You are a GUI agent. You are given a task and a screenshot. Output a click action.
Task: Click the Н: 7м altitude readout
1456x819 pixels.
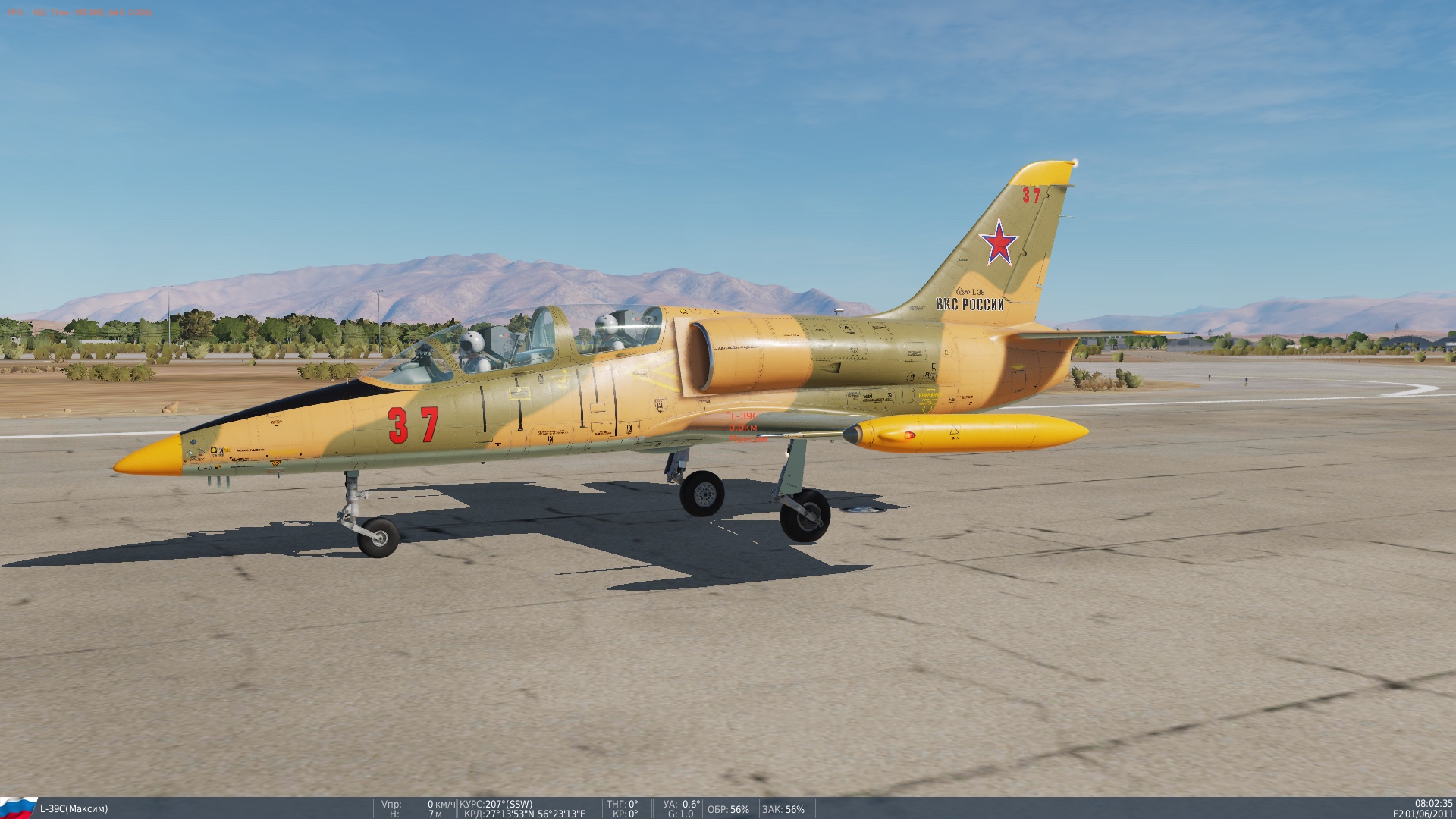pyautogui.click(x=417, y=814)
